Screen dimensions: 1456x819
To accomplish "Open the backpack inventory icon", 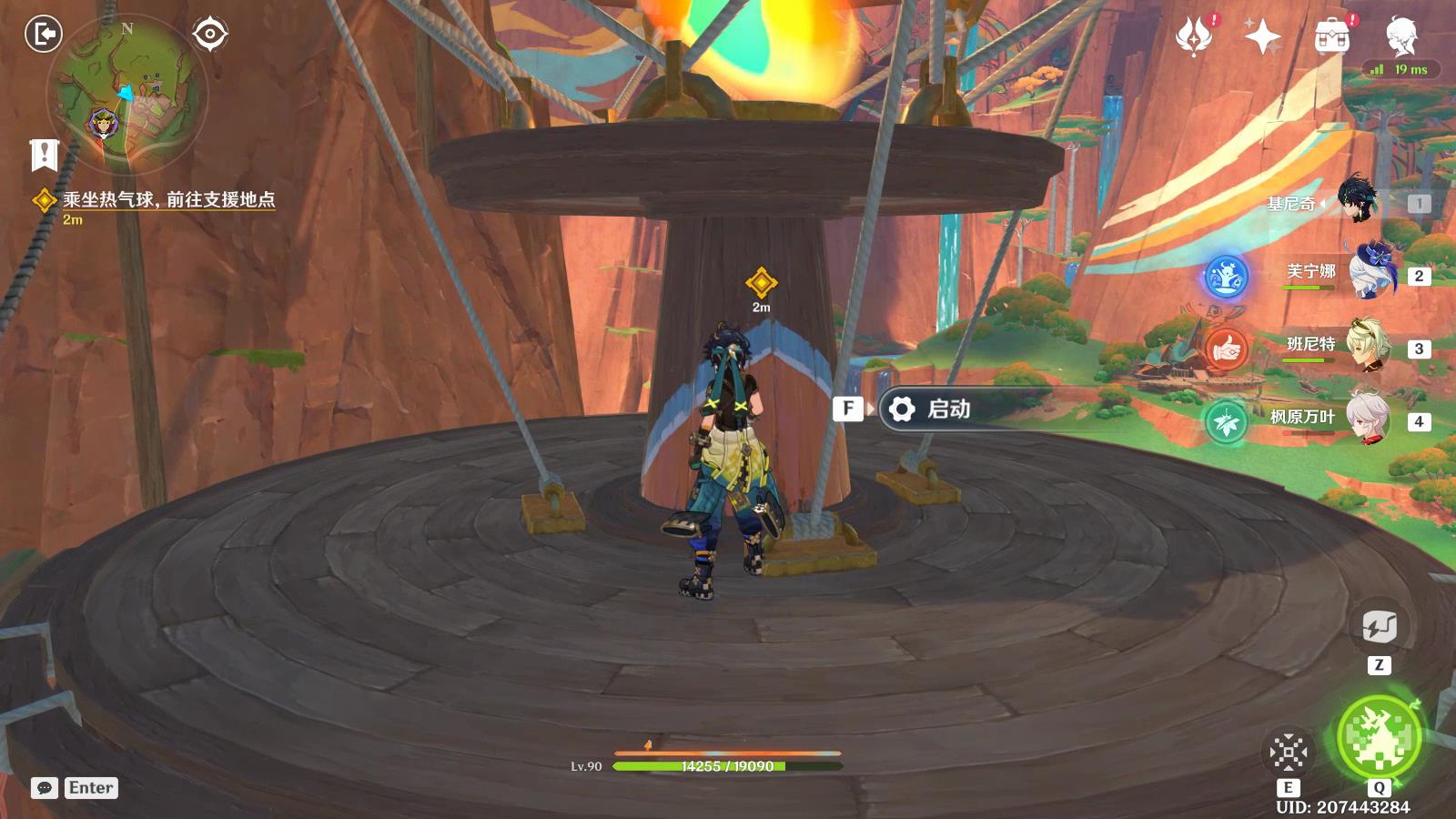I will pos(1332,37).
